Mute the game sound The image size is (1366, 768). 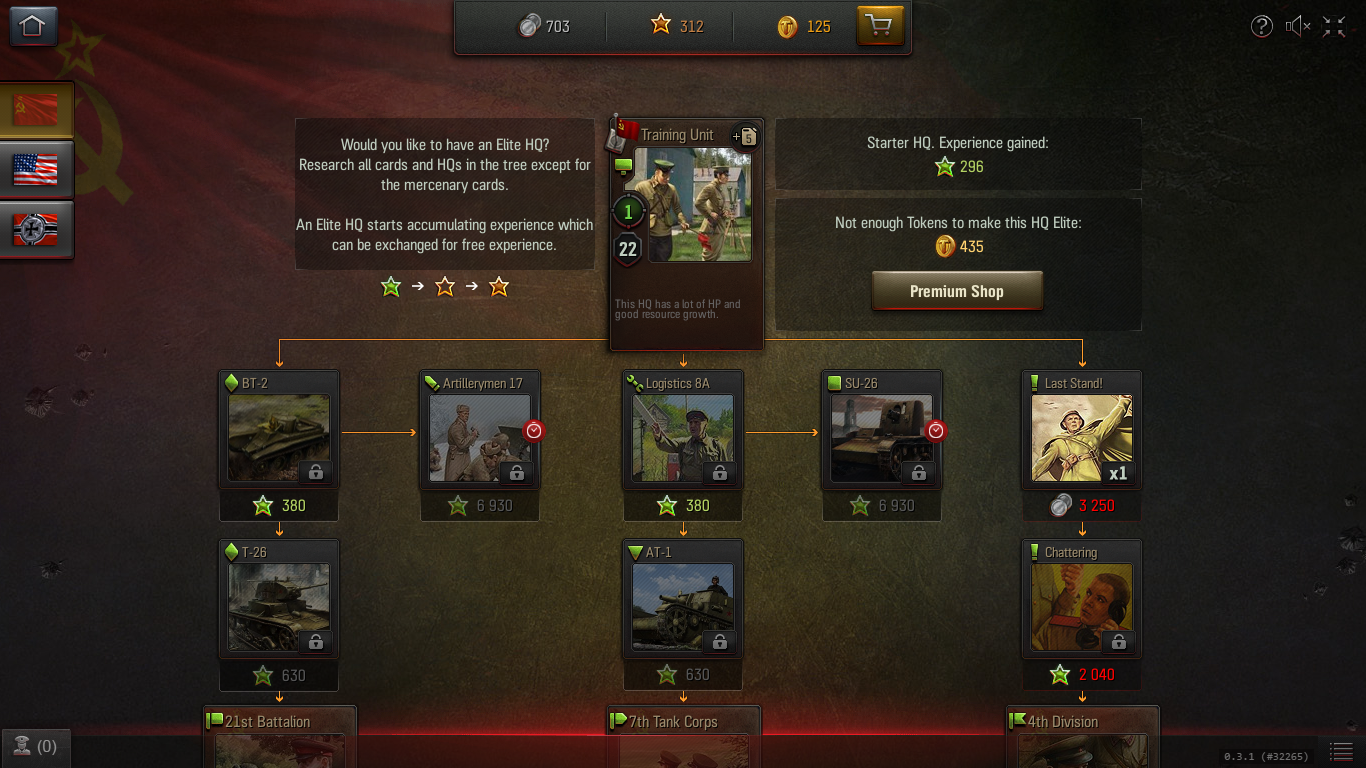pos(1298,26)
